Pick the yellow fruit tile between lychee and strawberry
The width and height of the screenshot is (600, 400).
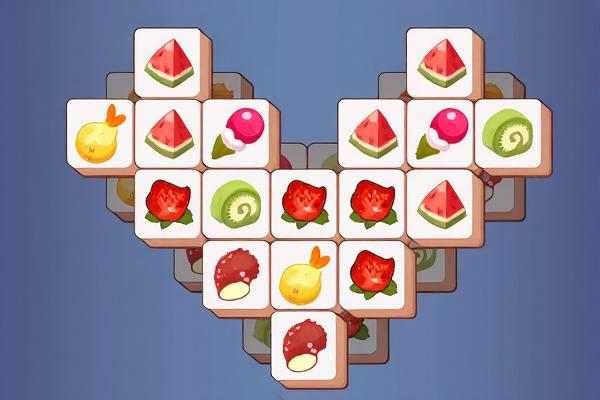click(x=304, y=272)
